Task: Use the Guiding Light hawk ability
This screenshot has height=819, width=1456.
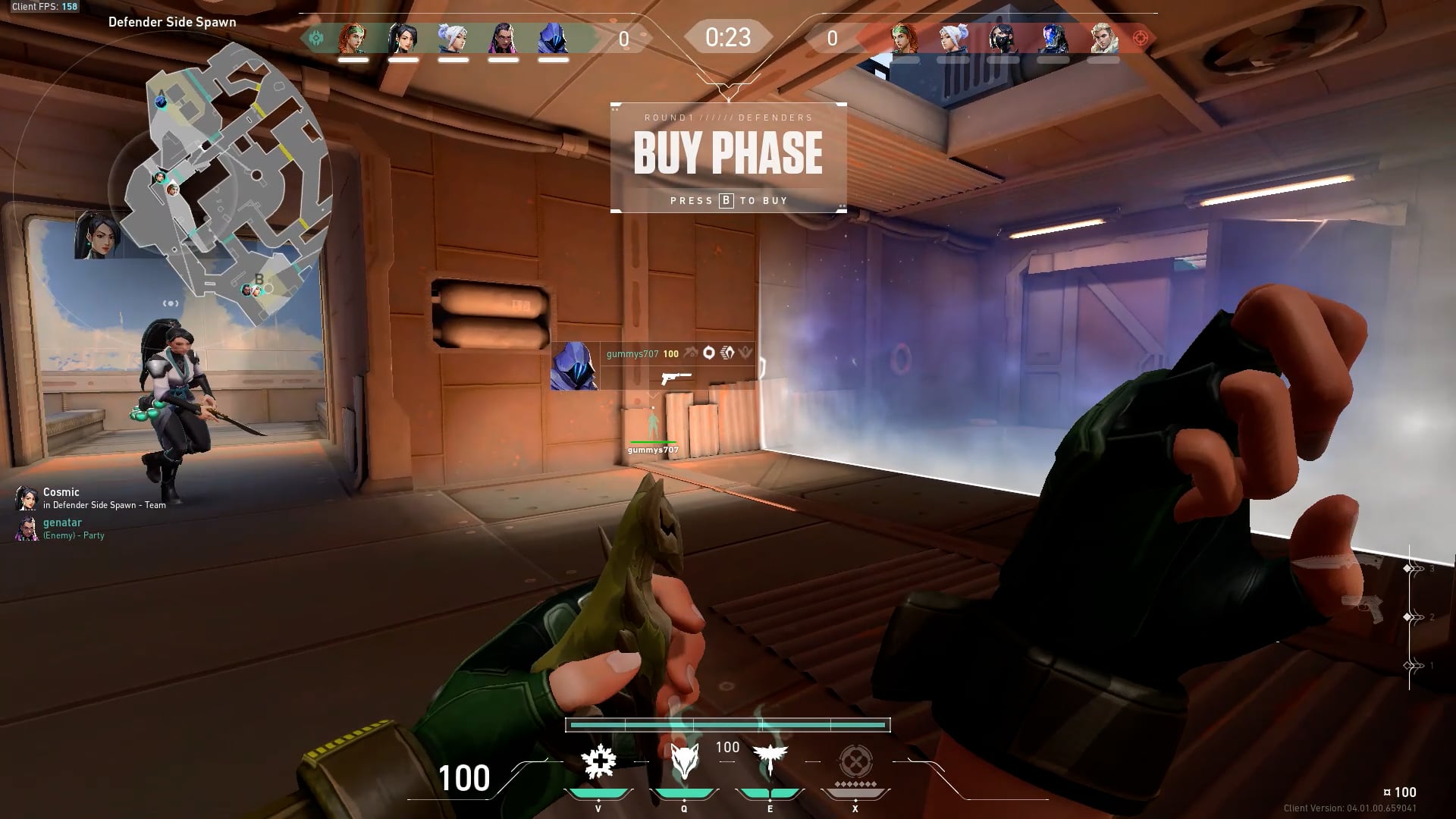Action: pyautogui.click(x=770, y=758)
